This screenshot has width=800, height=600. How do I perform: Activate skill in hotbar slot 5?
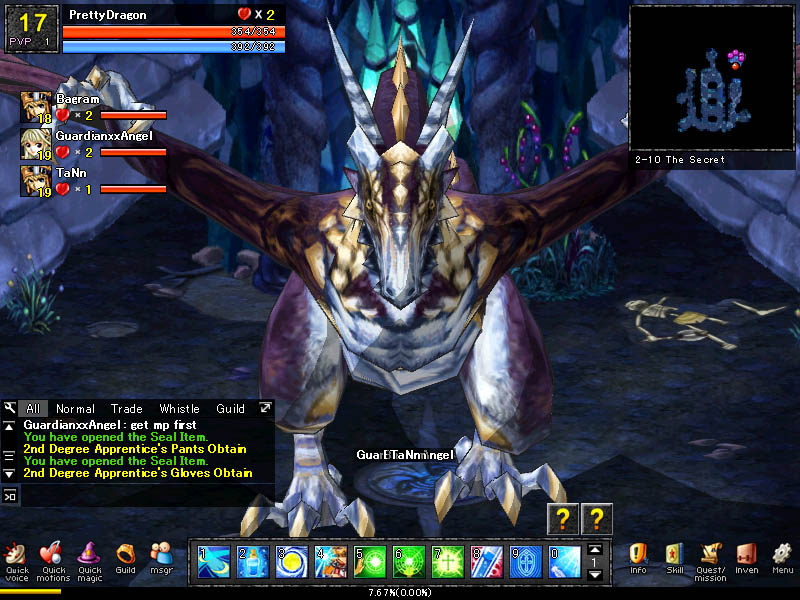[x=371, y=561]
